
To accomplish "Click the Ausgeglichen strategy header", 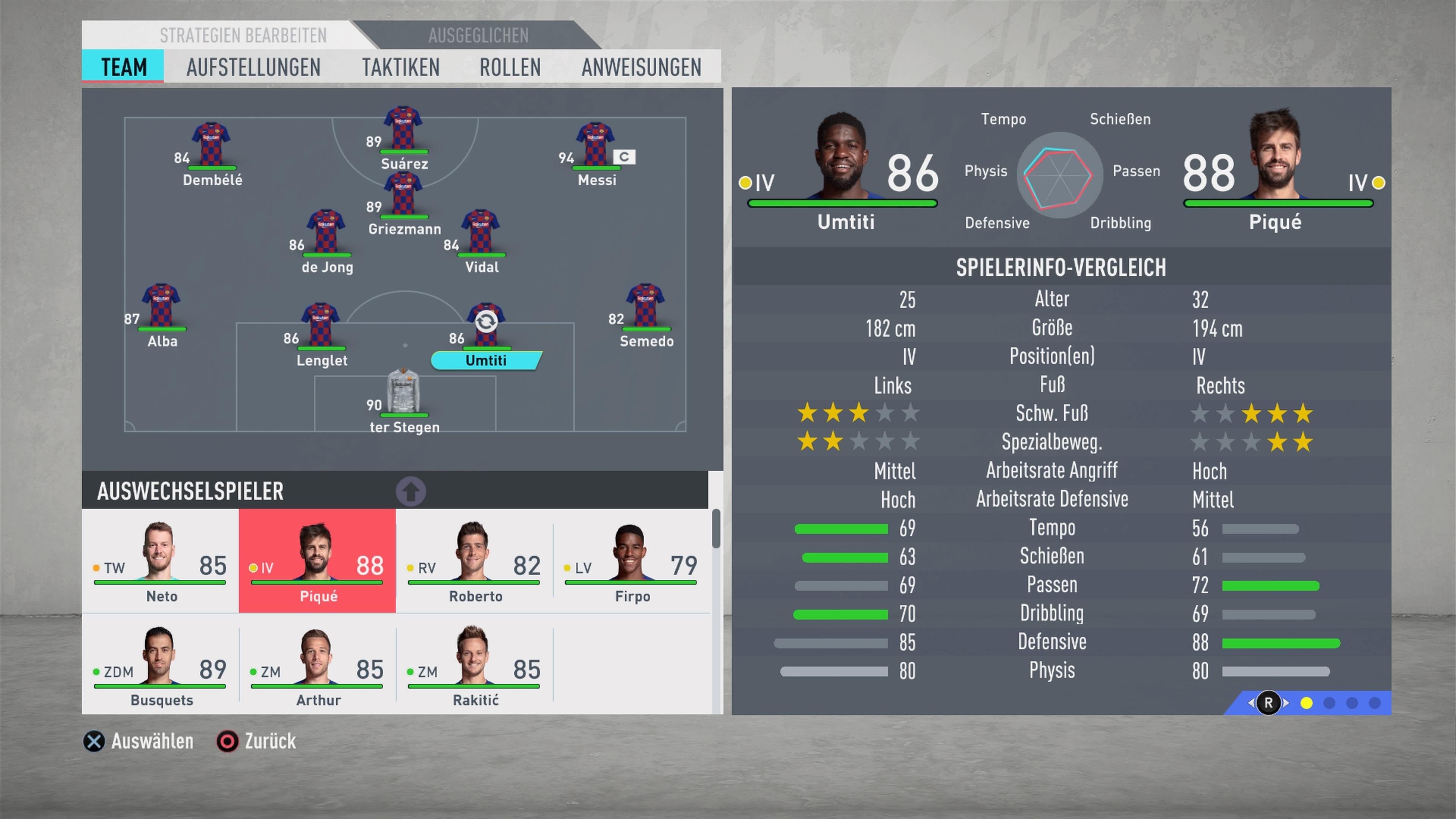I will click(478, 36).
